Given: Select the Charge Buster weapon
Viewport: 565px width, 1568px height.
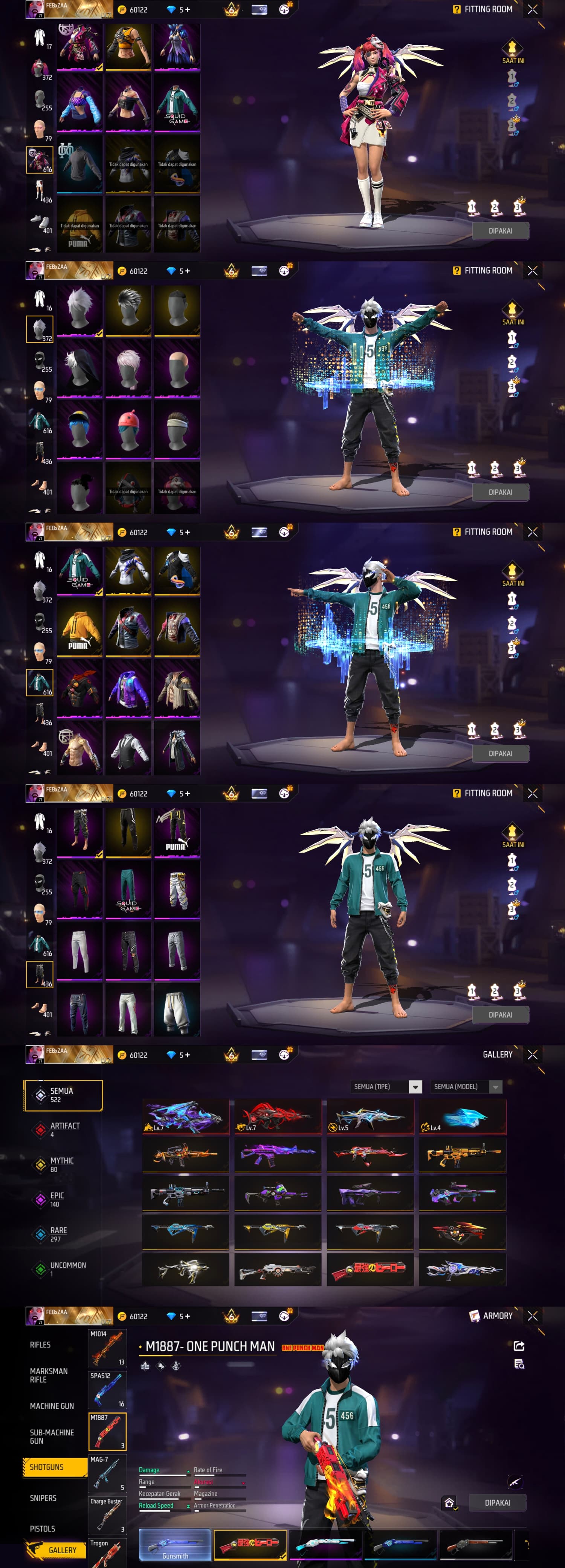Looking at the screenshot, I should click(108, 1515).
